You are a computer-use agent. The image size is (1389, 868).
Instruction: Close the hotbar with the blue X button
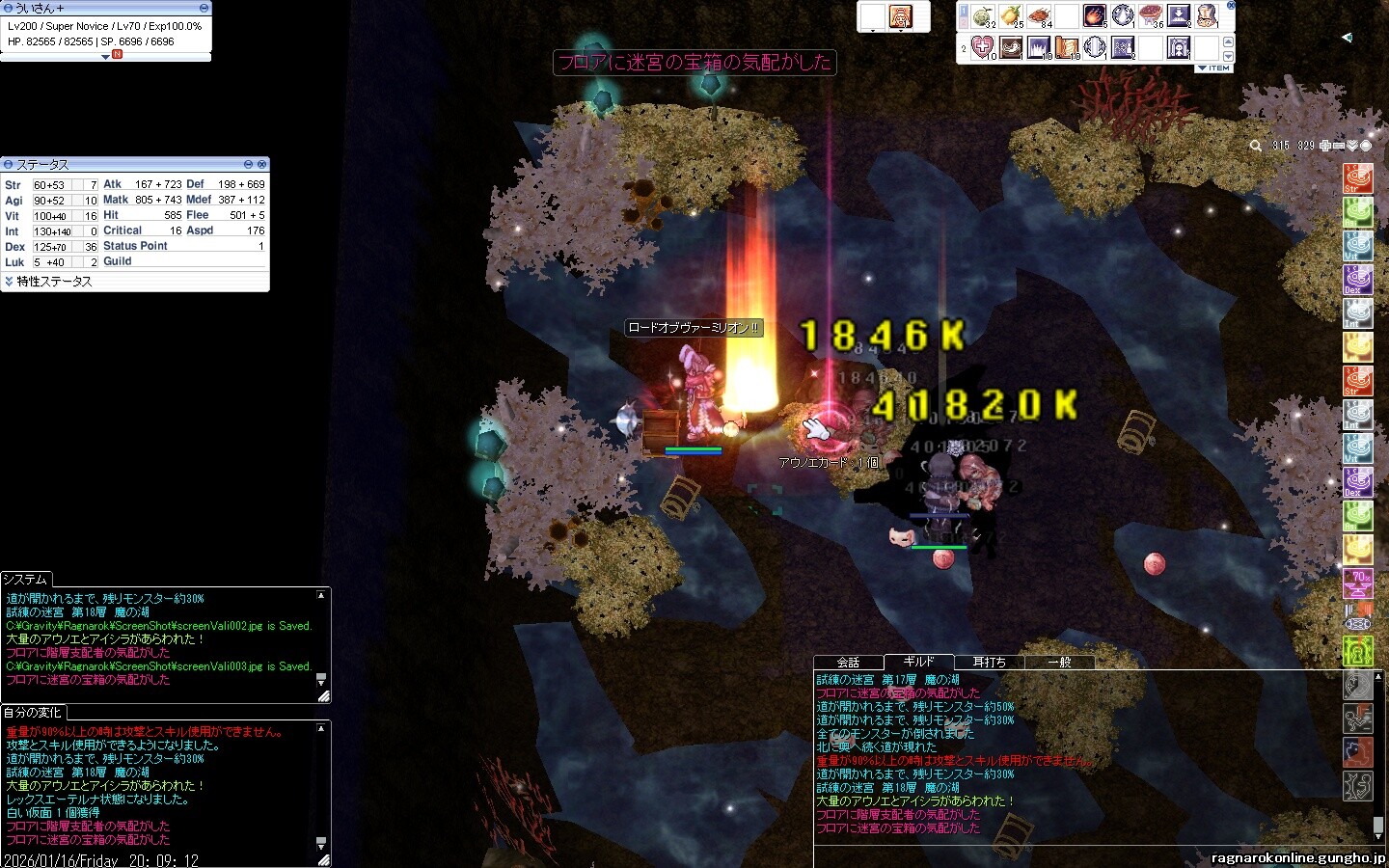point(1230,6)
